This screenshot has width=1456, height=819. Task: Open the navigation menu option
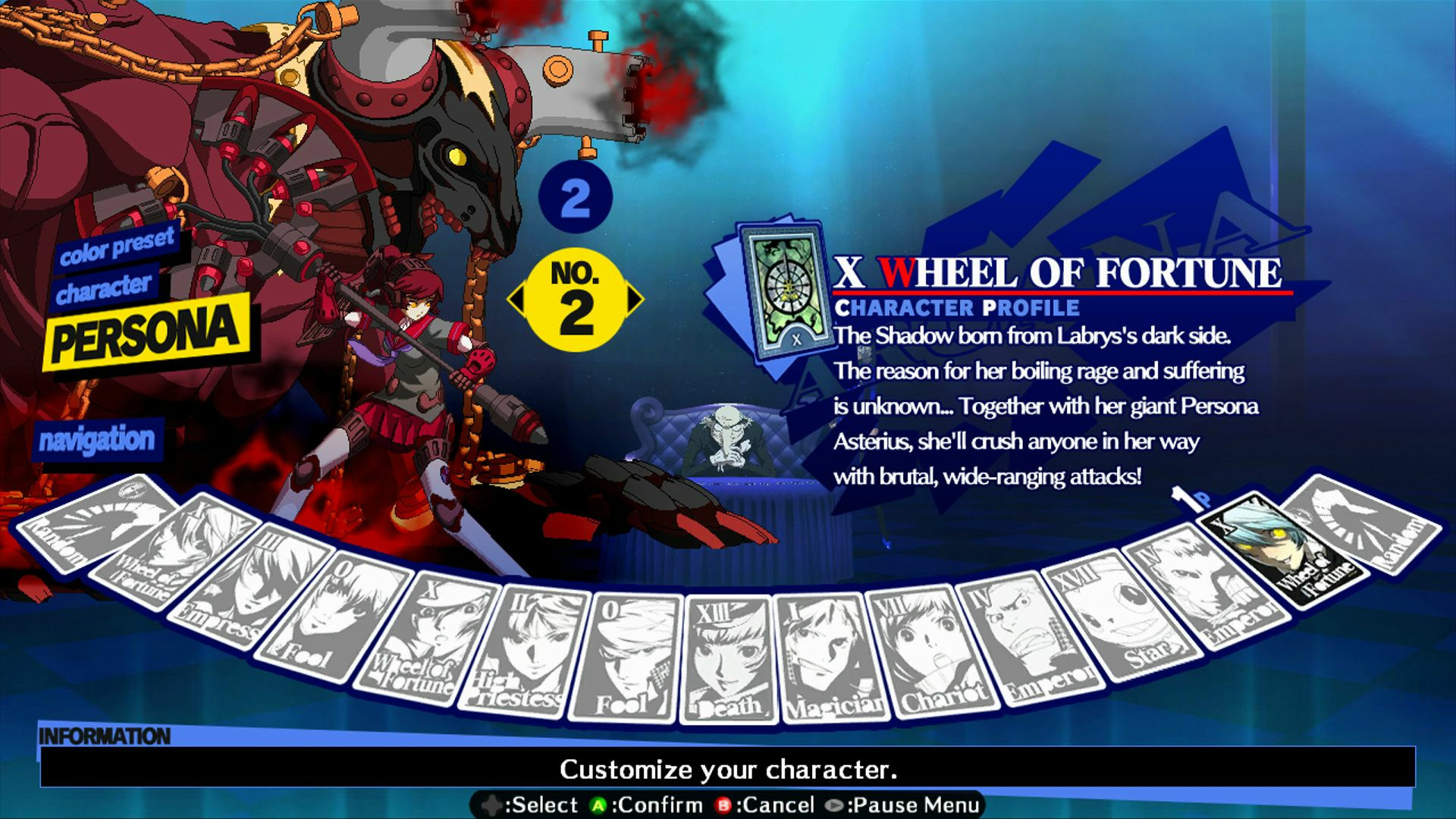click(99, 438)
